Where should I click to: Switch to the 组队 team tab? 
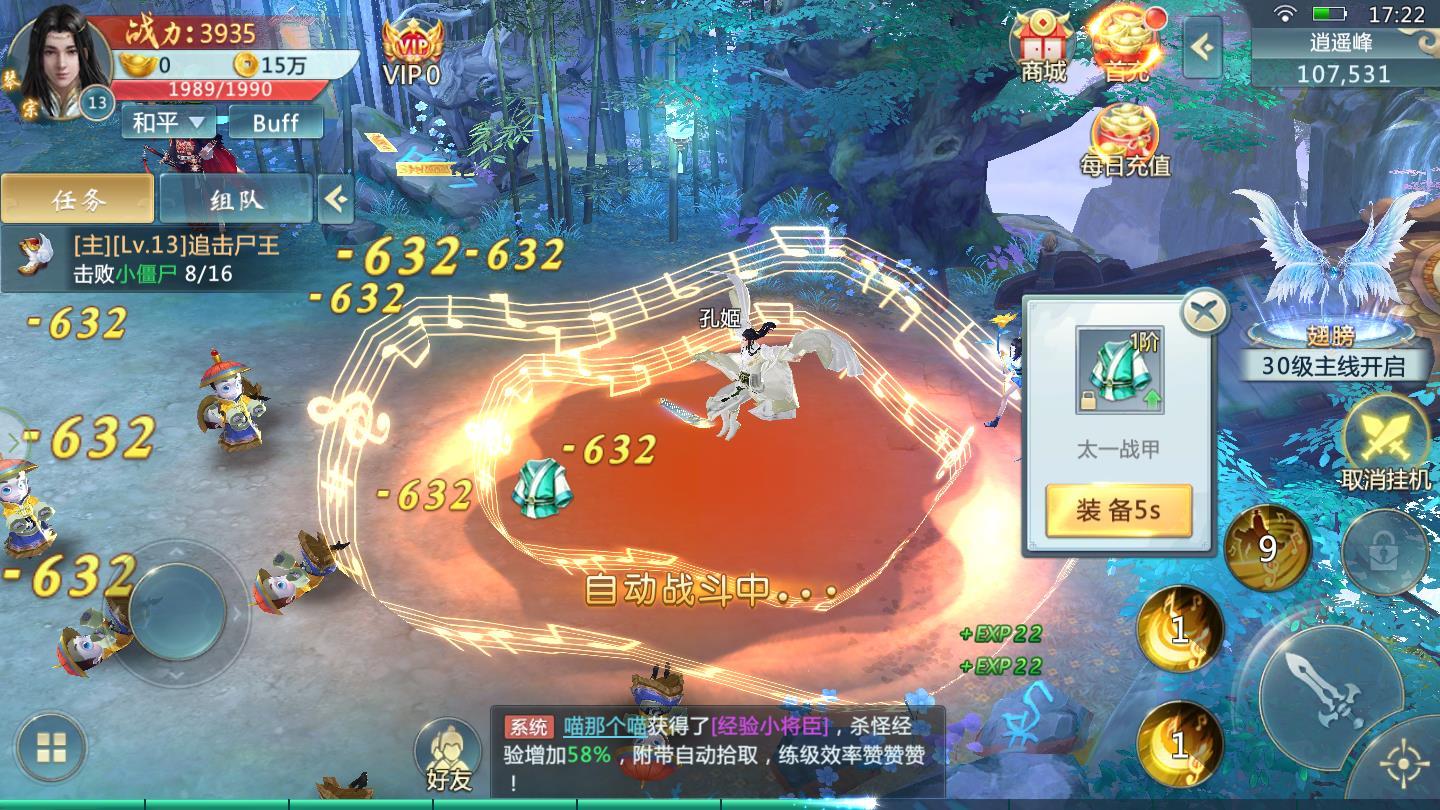236,198
